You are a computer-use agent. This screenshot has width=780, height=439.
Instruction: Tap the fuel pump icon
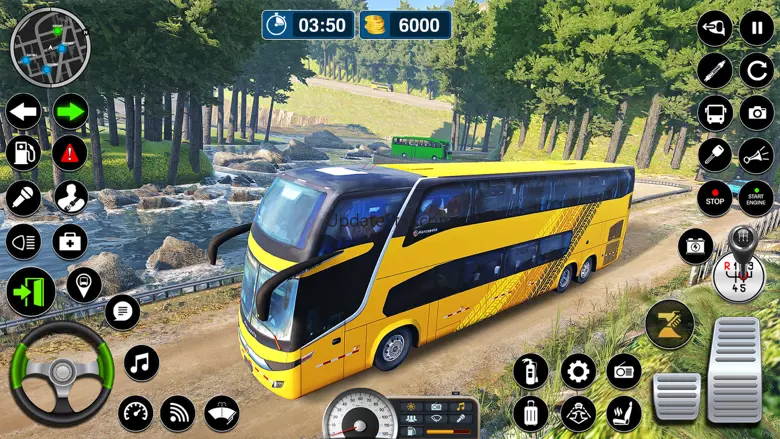pos(23,153)
